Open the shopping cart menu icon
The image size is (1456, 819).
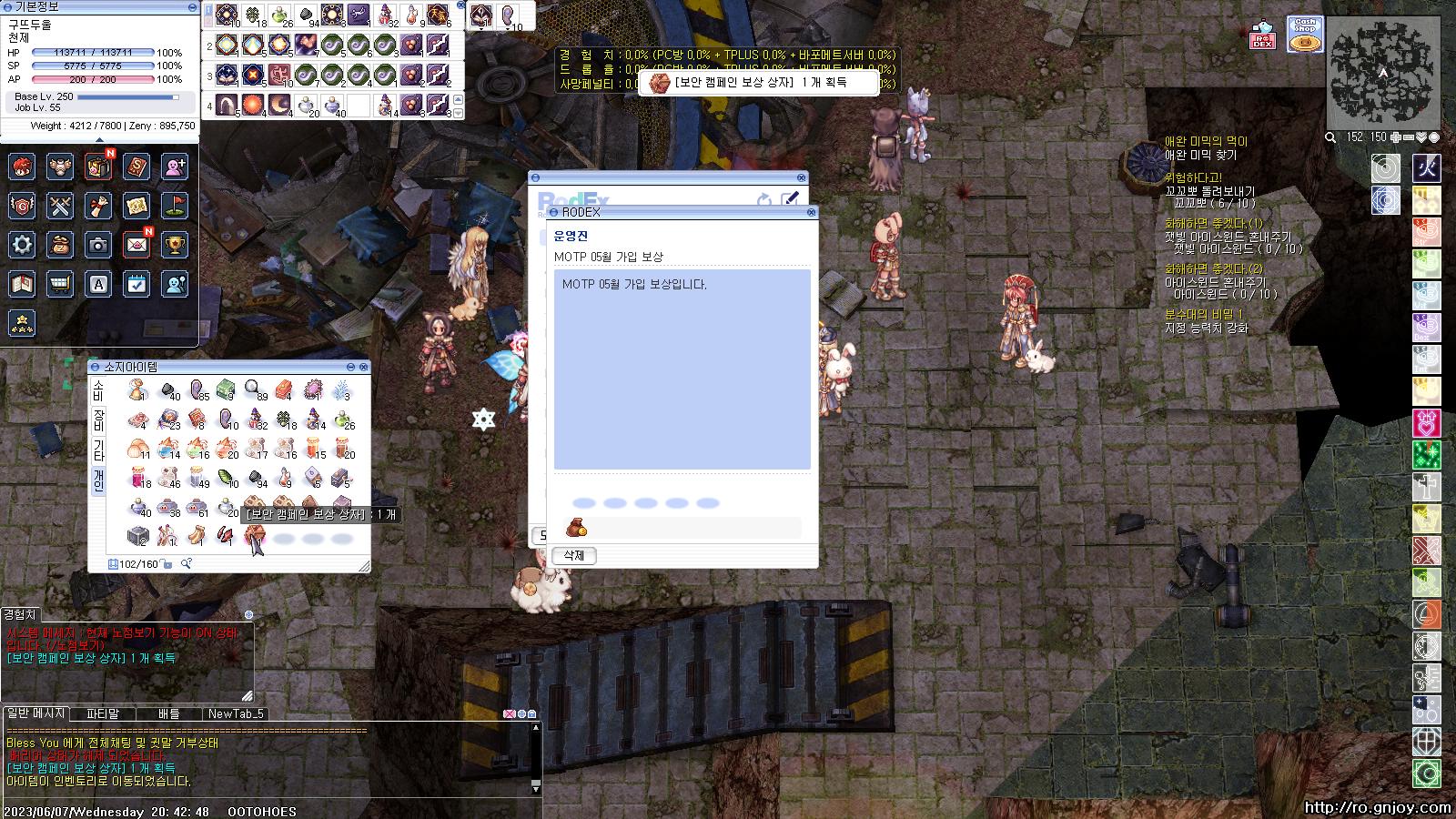click(x=60, y=284)
